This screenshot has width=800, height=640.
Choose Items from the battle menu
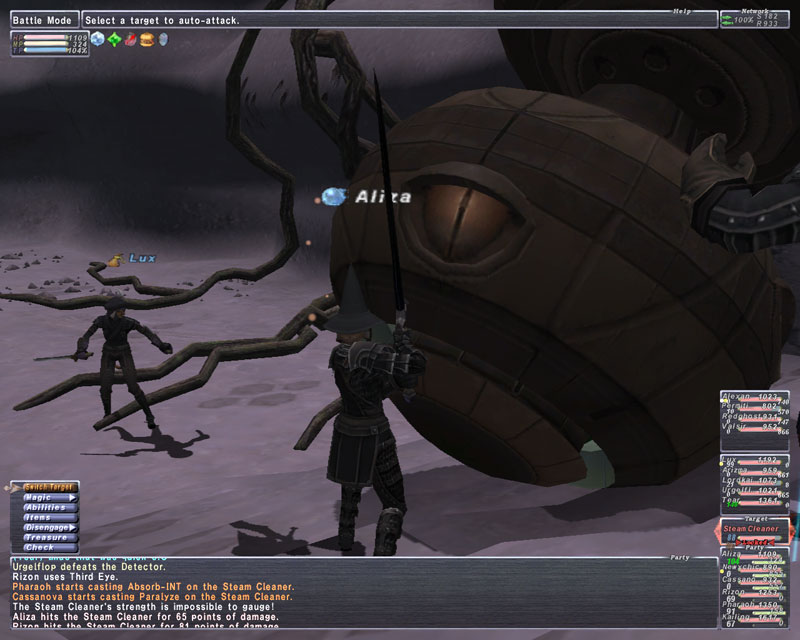click(x=48, y=517)
